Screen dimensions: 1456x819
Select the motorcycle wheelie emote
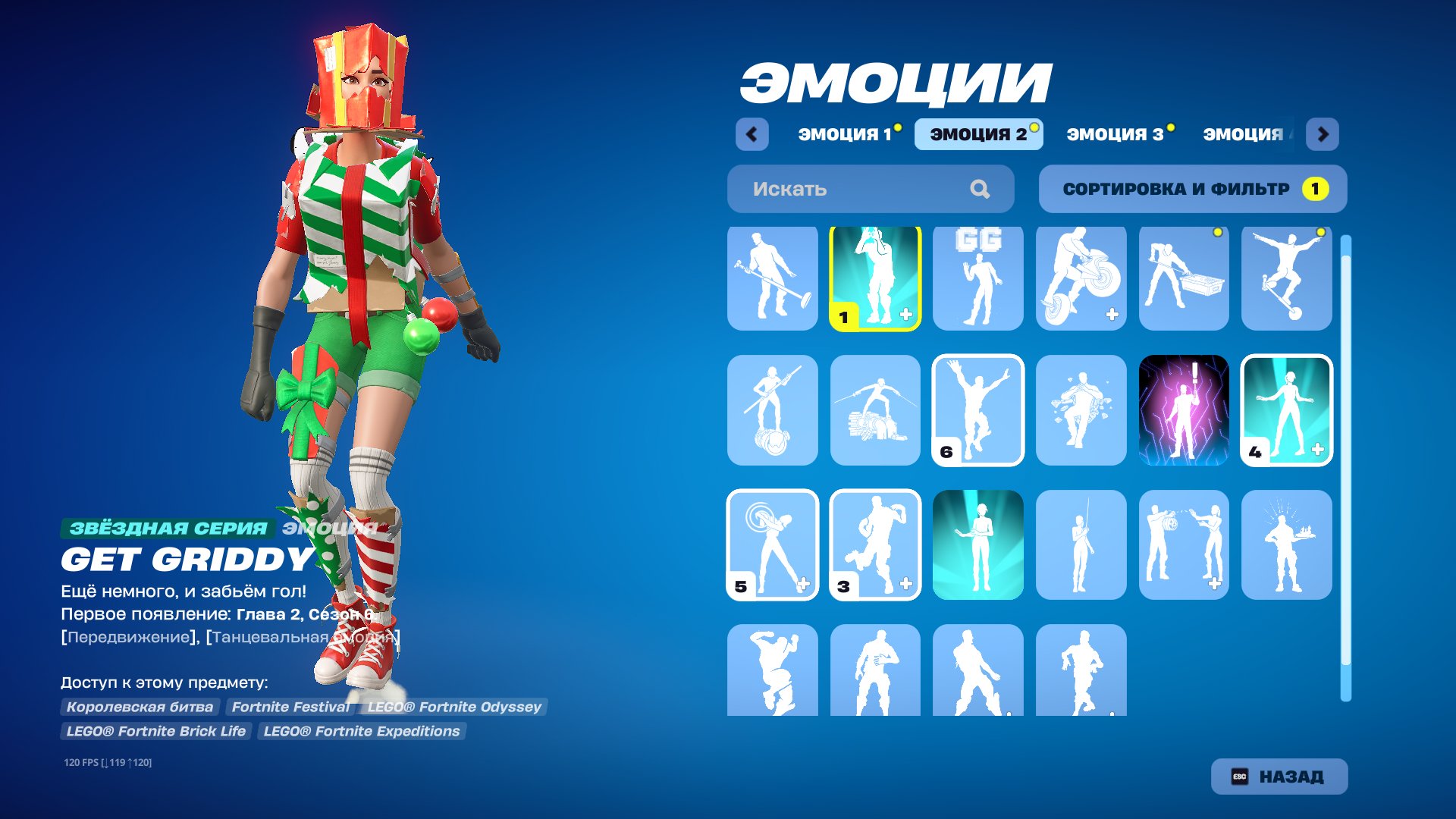[x=1081, y=278]
